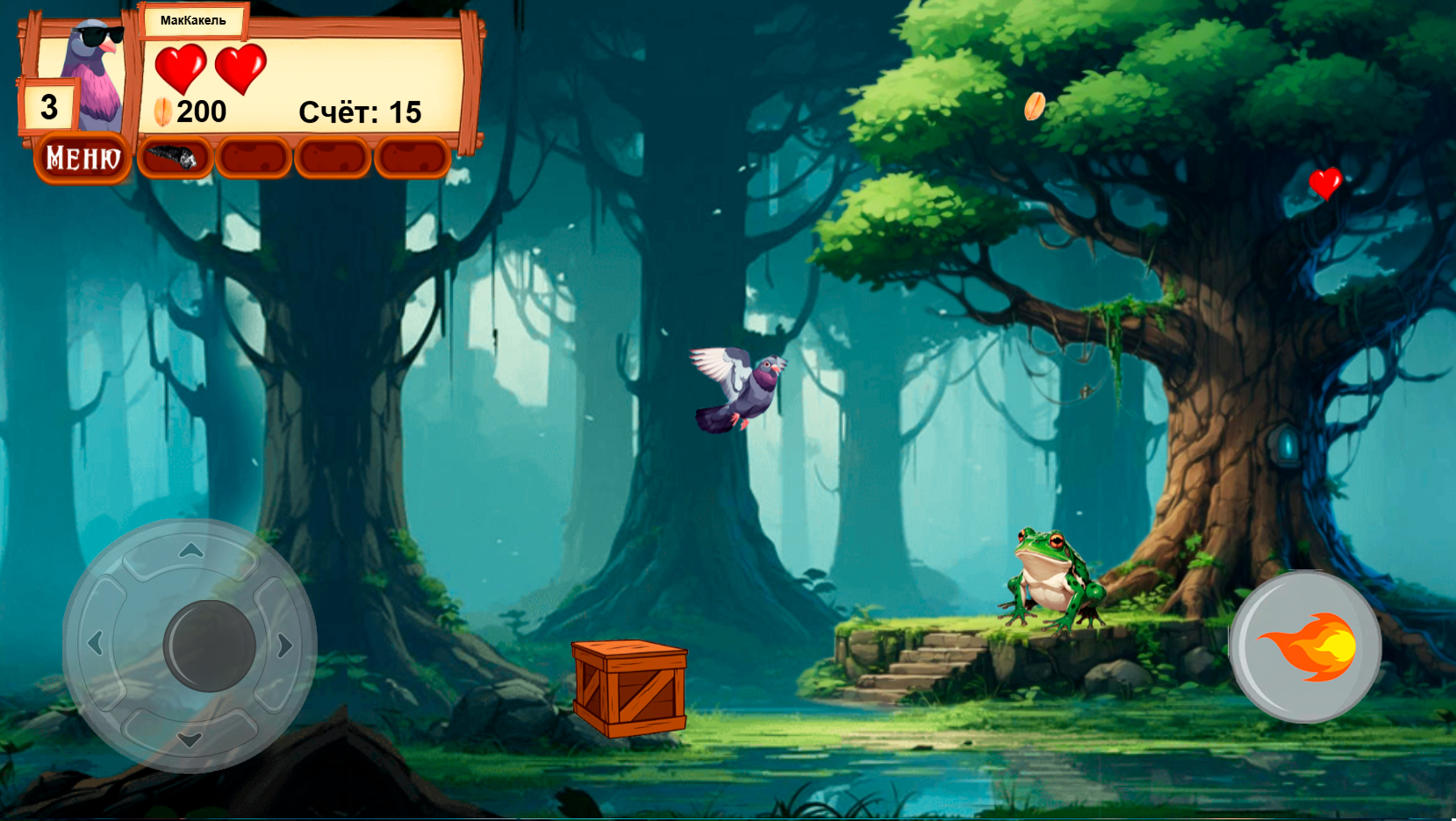Screen dimensions: 1456x821
Task: Collect the red heart pickup near the tree
Action: coord(1325,184)
